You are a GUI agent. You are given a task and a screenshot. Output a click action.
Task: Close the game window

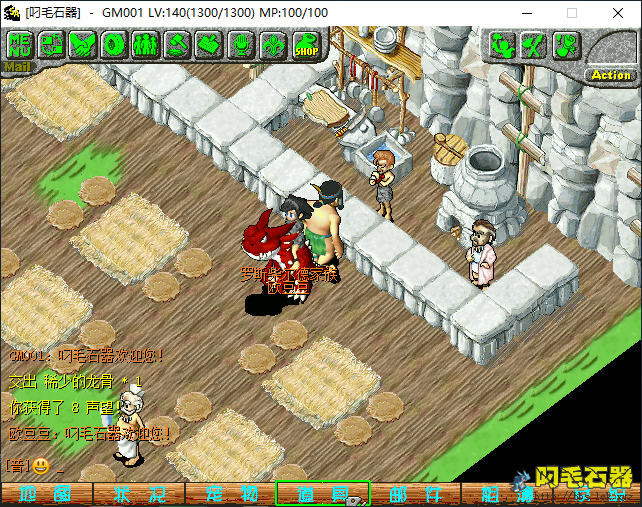[618, 13]
